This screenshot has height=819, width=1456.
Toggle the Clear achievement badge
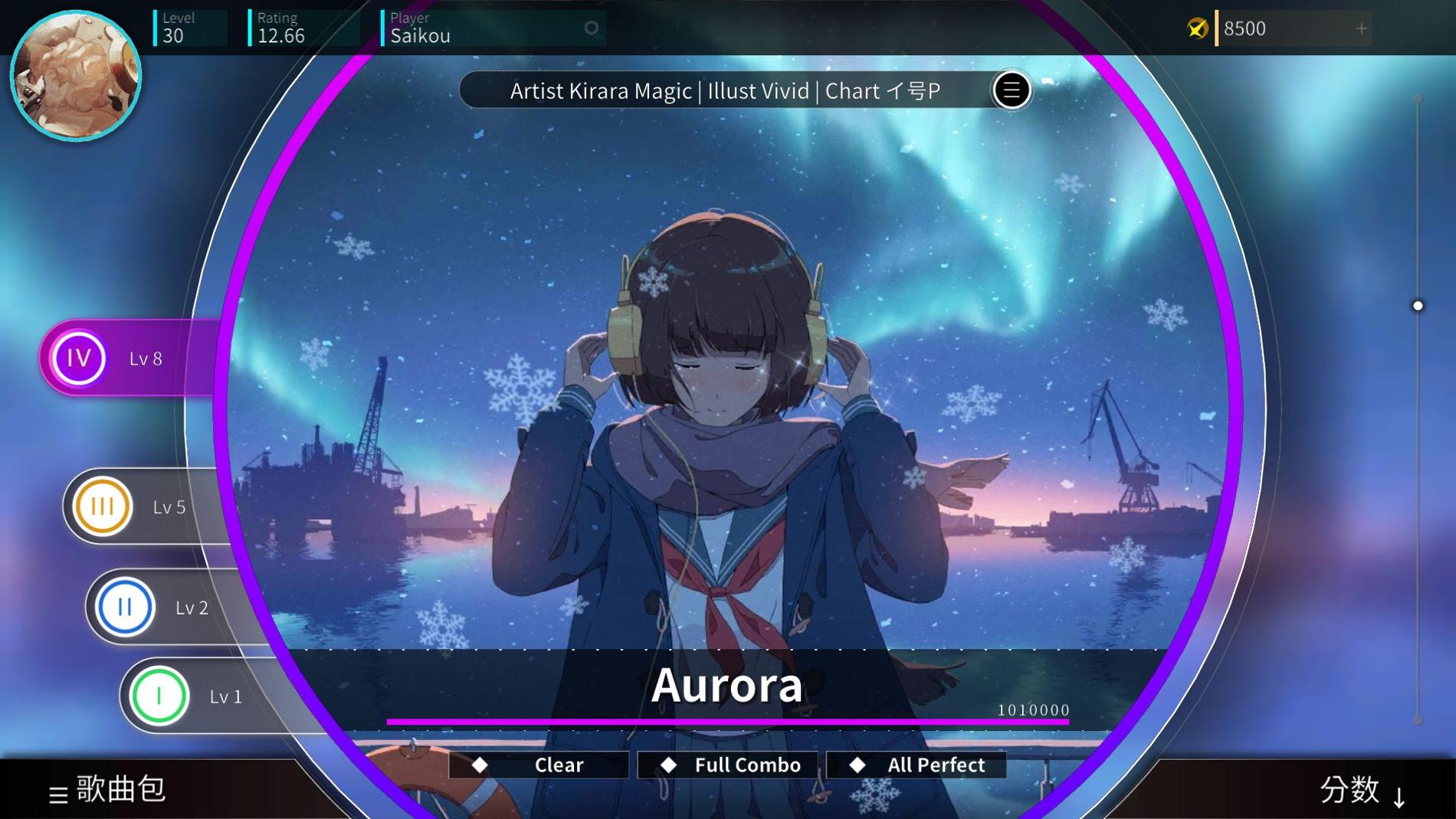539,764
